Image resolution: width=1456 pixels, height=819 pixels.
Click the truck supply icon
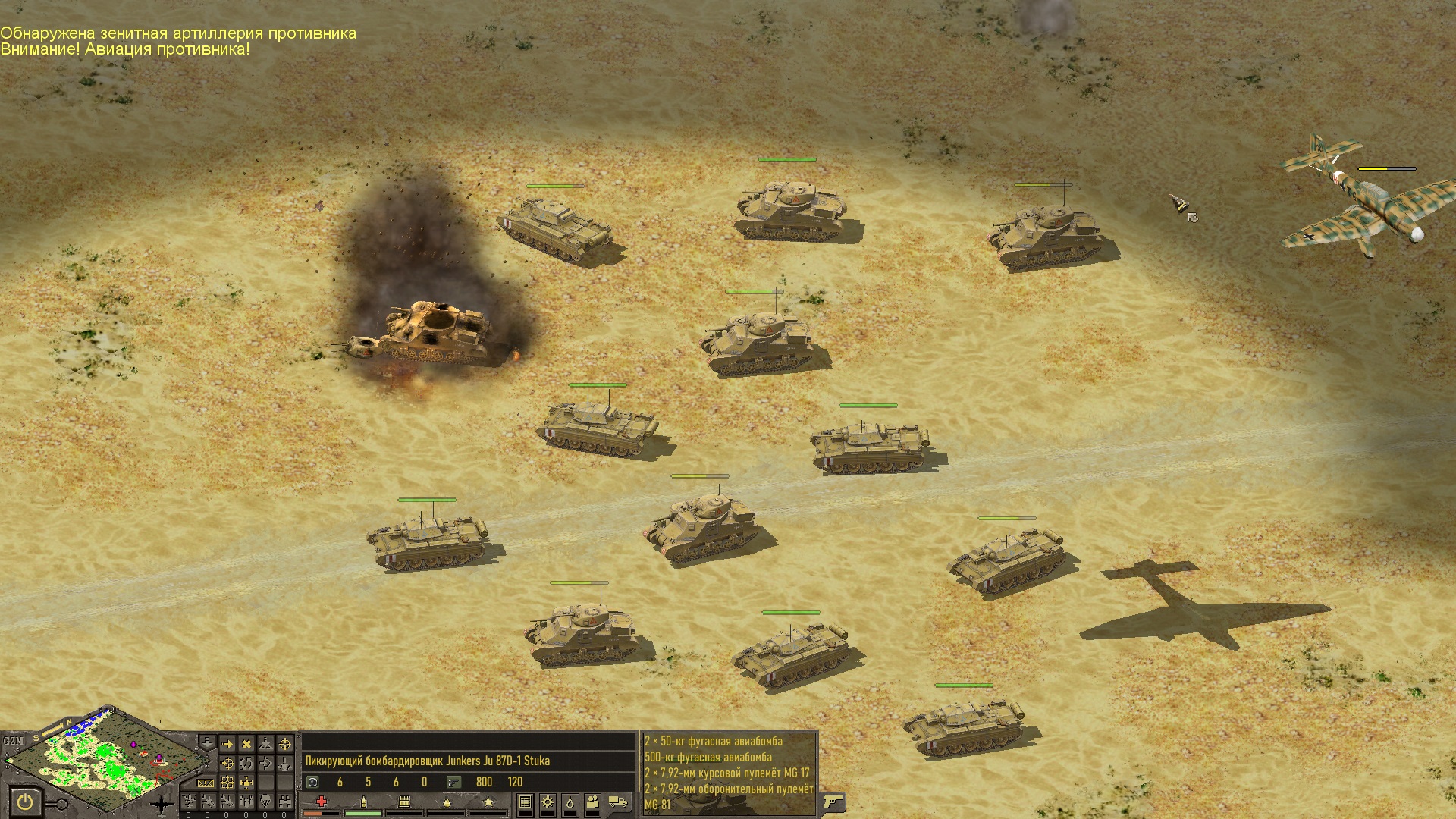tap(618, 802)
